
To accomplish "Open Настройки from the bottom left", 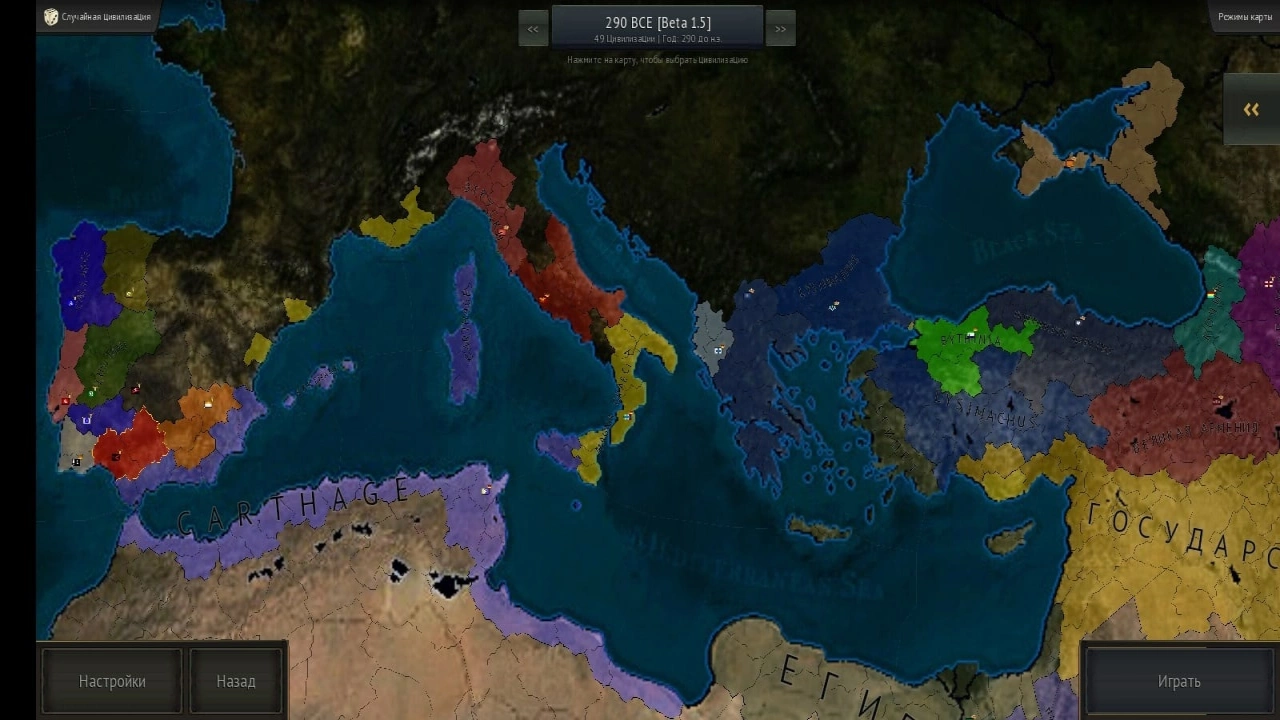I will click(x=110, y=680).
